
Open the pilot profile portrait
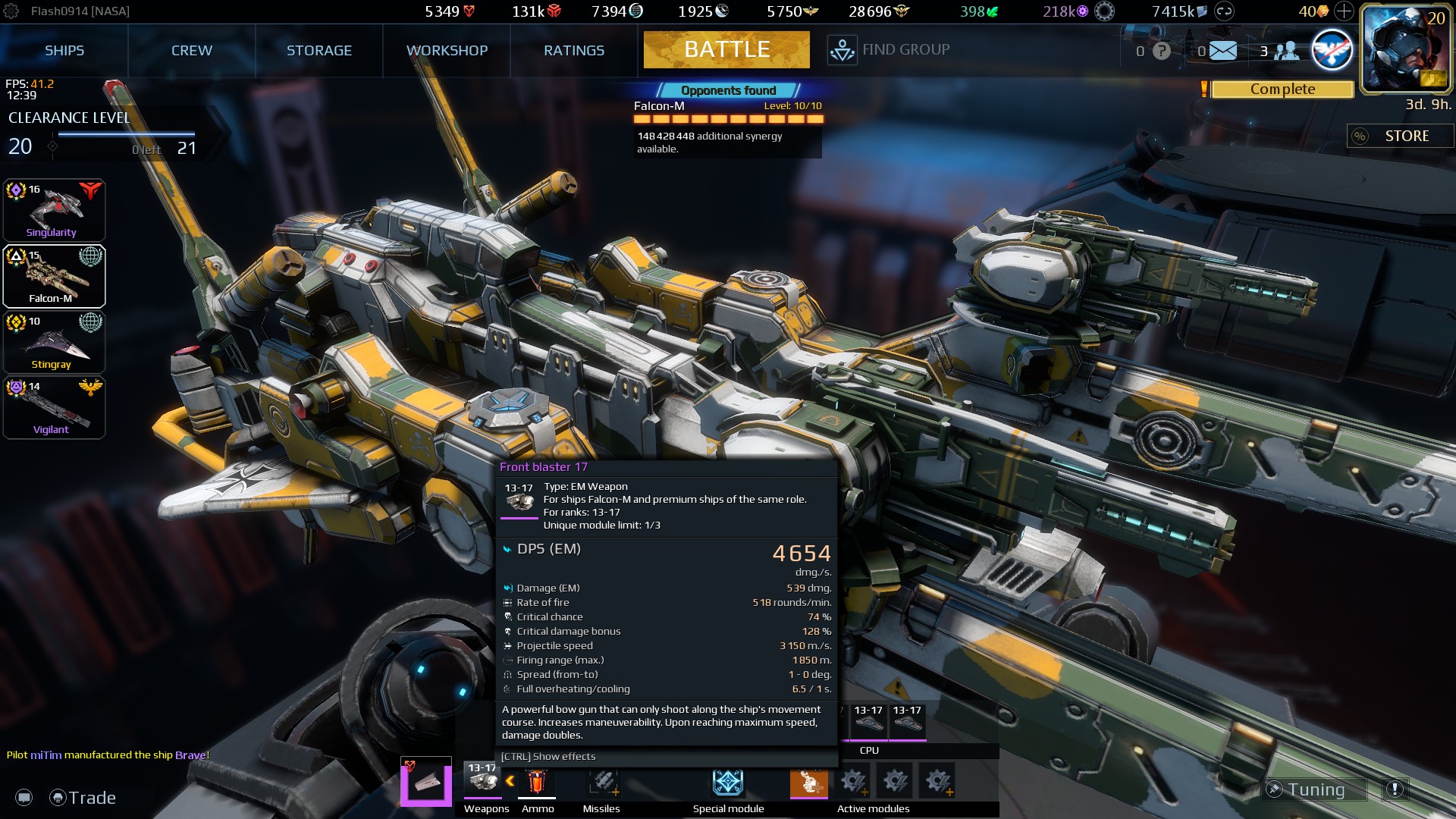1405,49
